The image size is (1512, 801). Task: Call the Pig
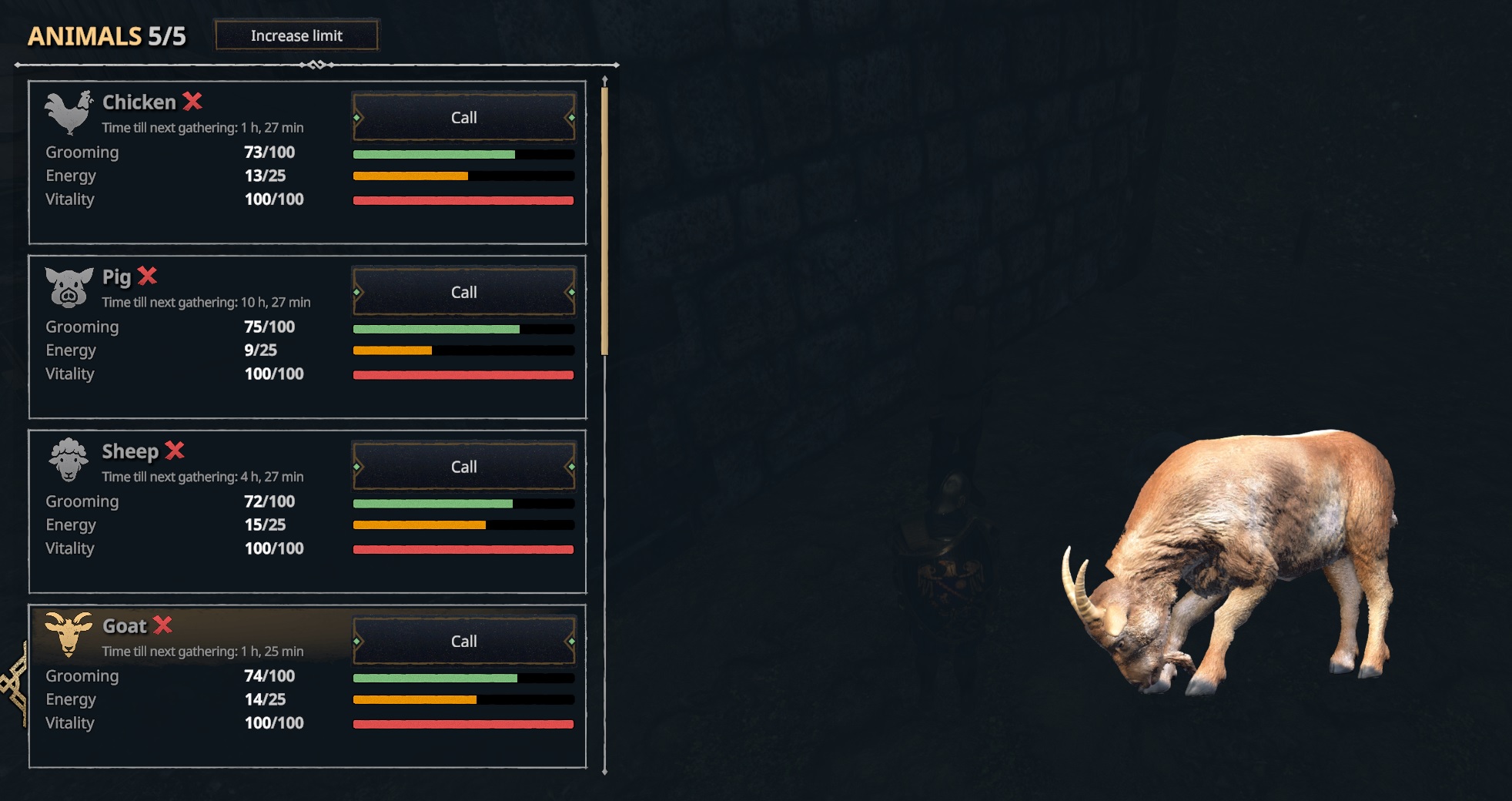tap(463, 292)
